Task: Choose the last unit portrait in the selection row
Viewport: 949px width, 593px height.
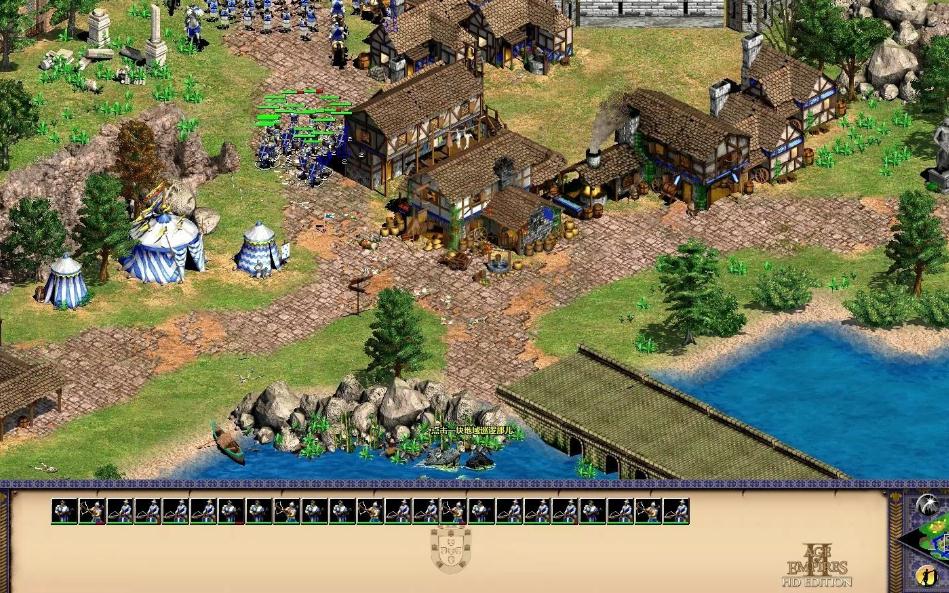Action: [676, 511]
